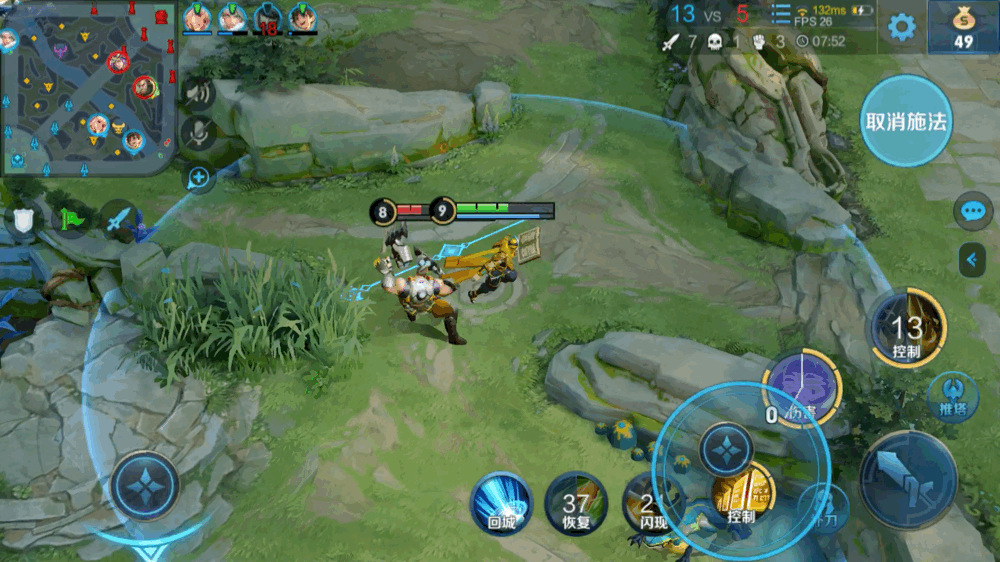The height and width of the screenshot is (562, 1000).
Task: Use the 闪现 flash summoner spell
Action: click(x=647, y=503)
